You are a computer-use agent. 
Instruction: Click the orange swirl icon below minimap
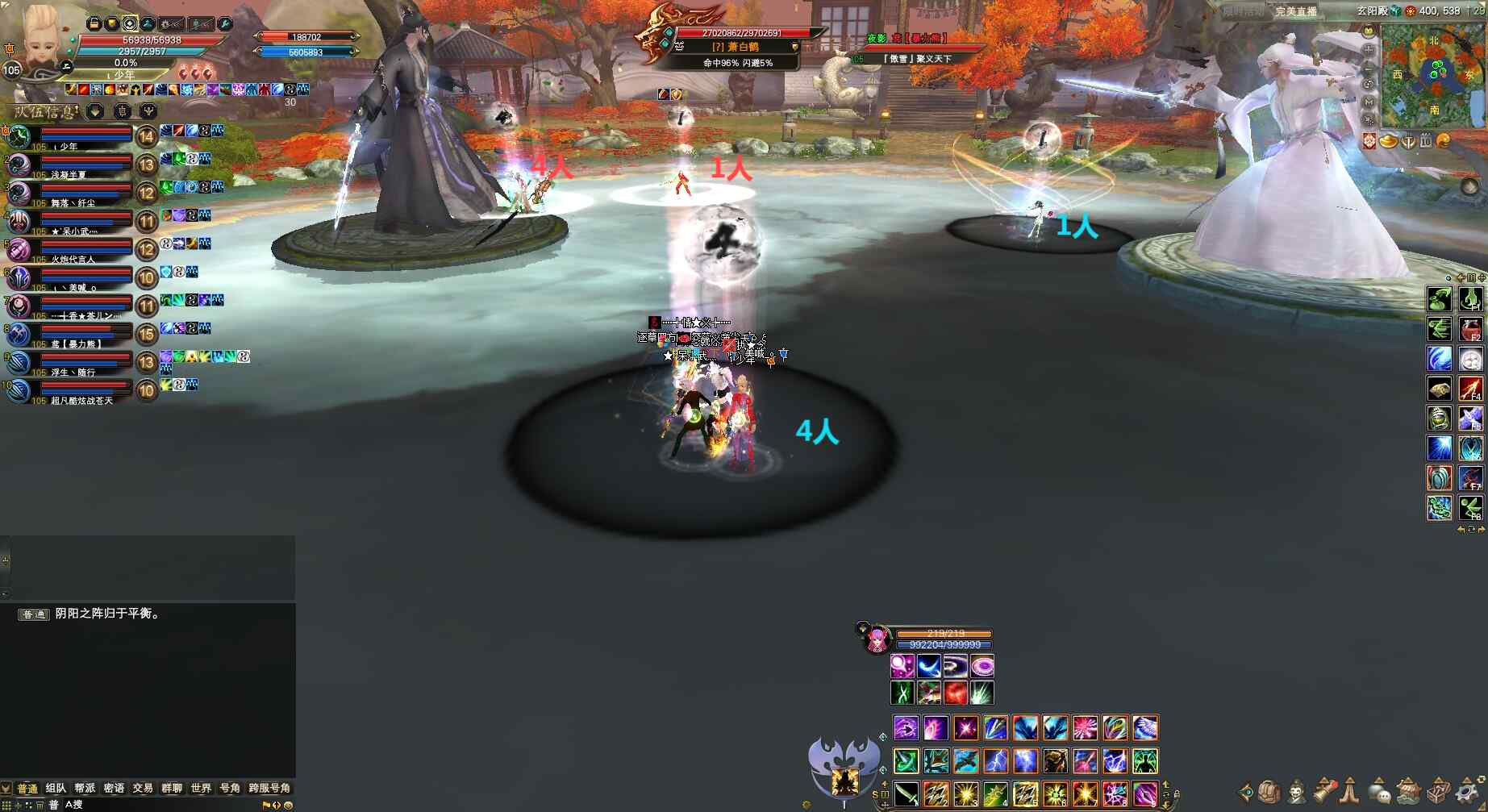[1444, 141]
